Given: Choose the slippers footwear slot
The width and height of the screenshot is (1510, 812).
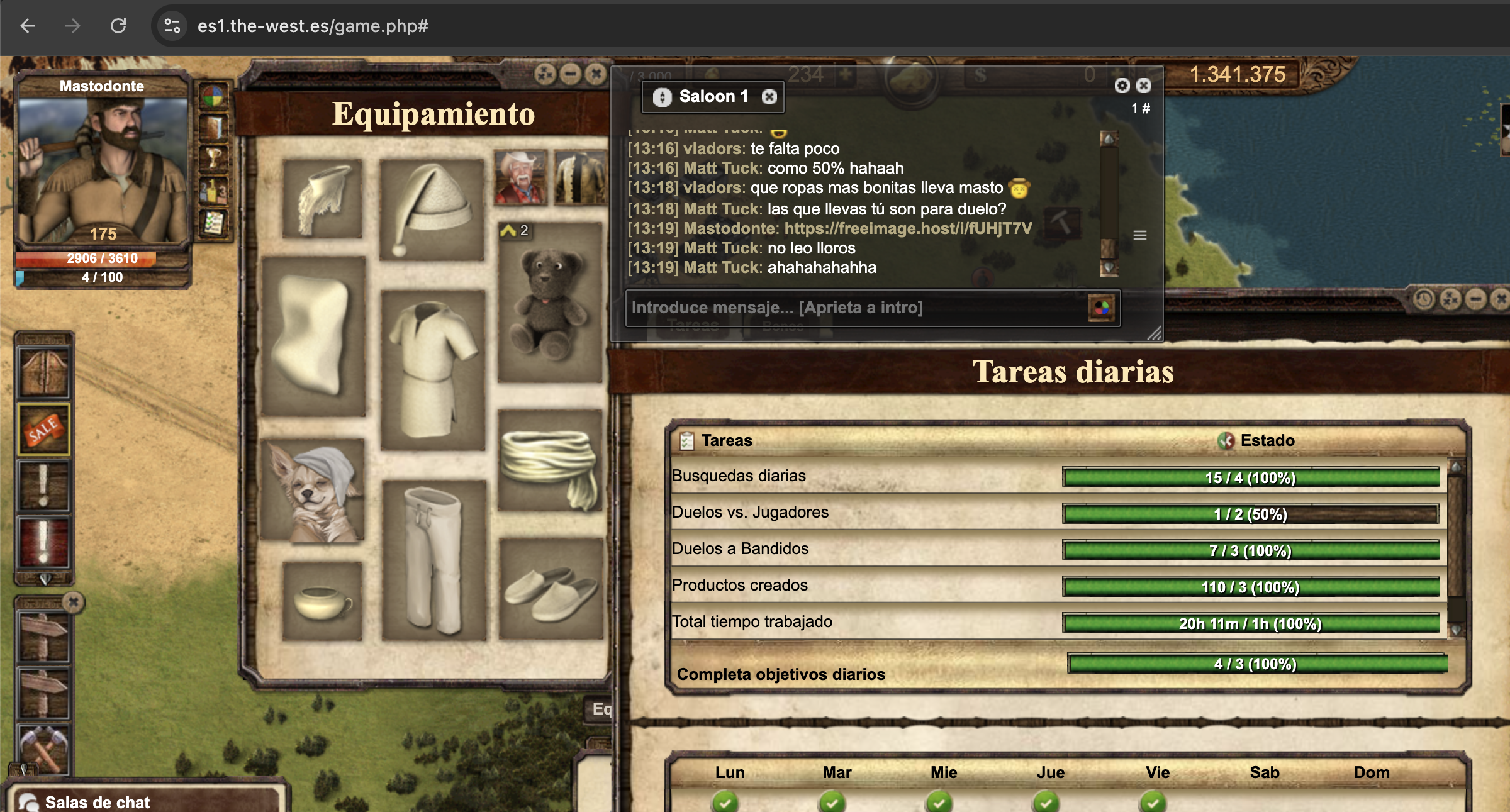Looking at the screenshot, I should tap(551, 589).
